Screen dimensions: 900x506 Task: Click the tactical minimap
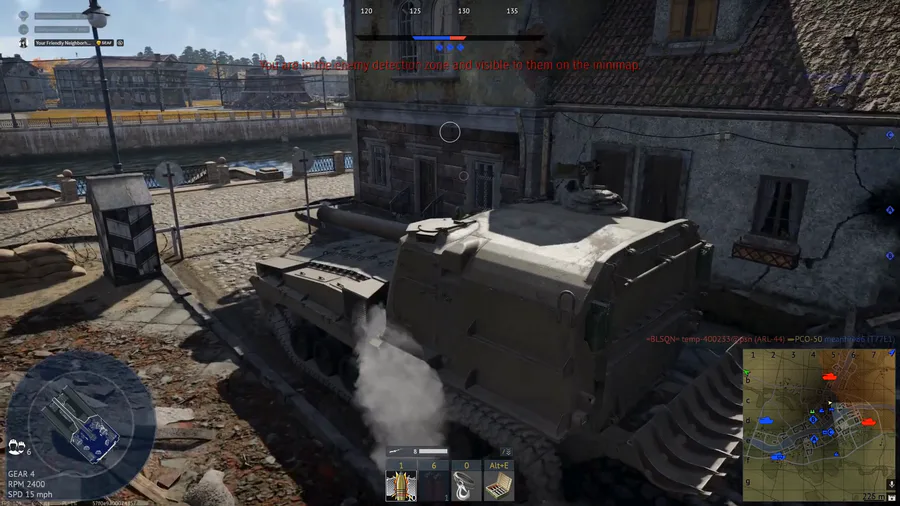(819, 424)
